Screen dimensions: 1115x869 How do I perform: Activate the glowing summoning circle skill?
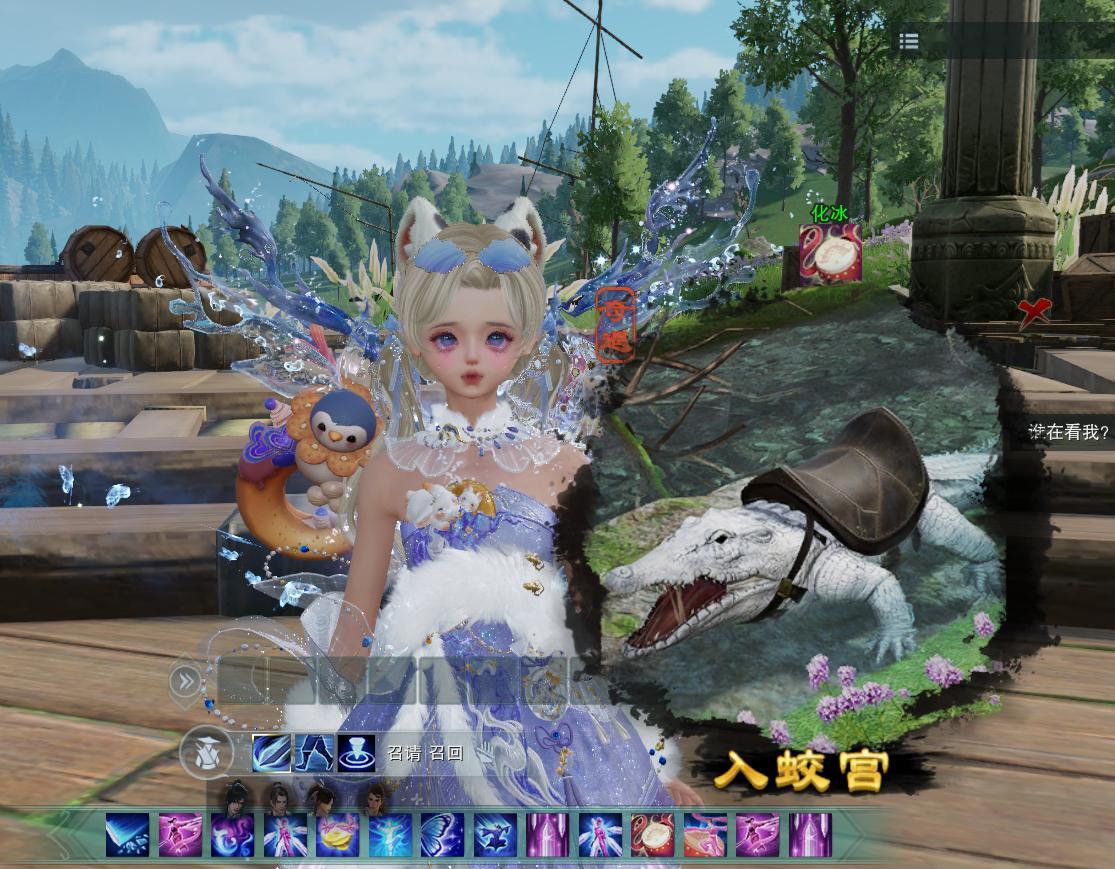tap(356, 753)
